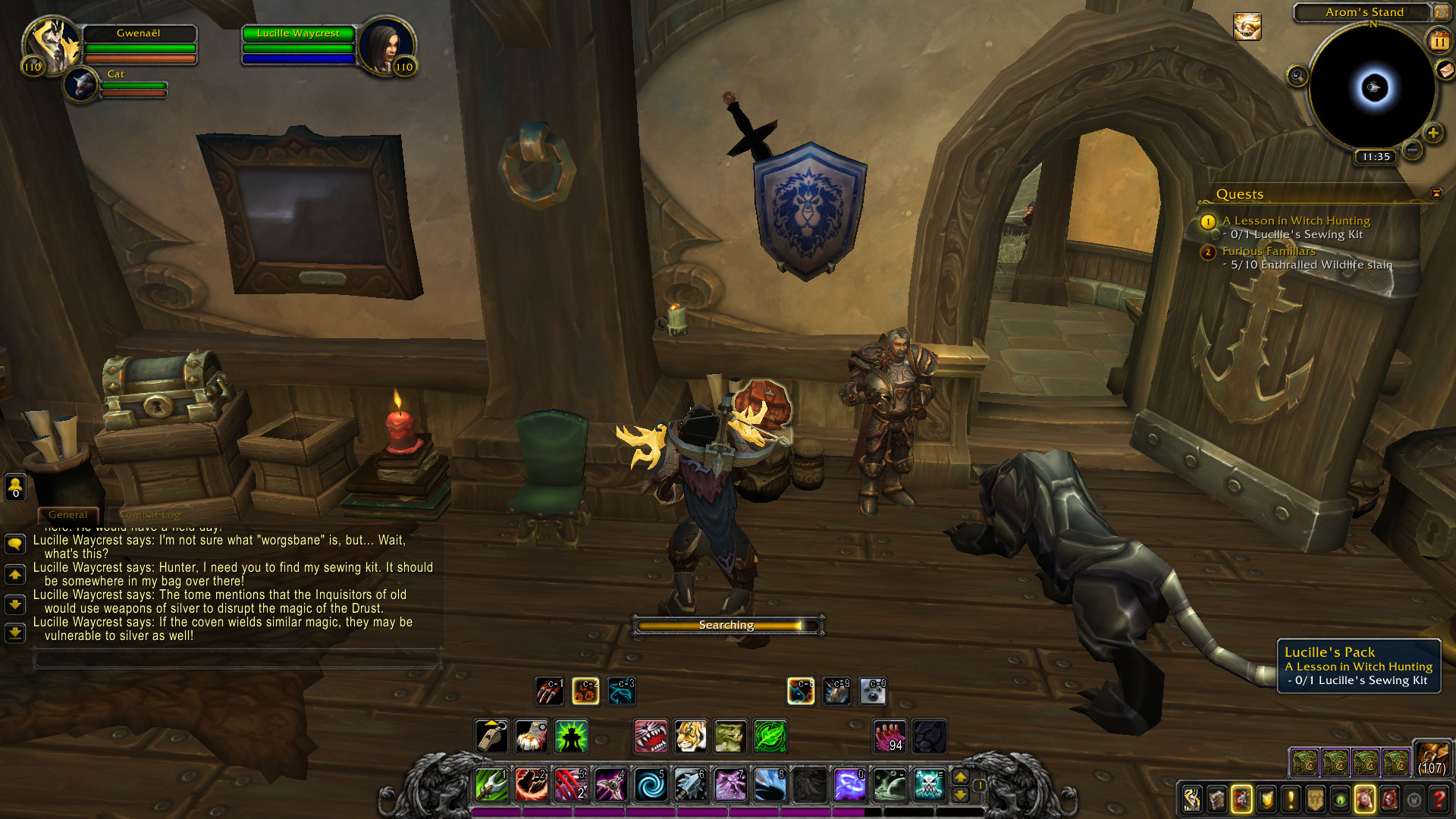Zoom in the minimap with plus button
Screen dimensions: 1456x819
click(x=1432, y=133)
